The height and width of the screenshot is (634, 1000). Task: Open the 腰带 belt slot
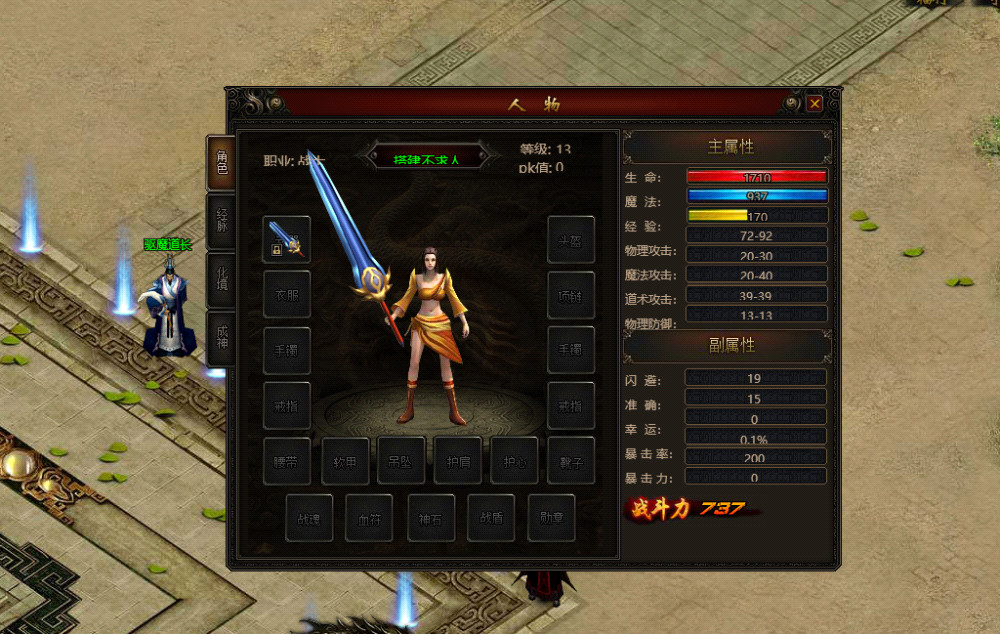coord(286,461)
